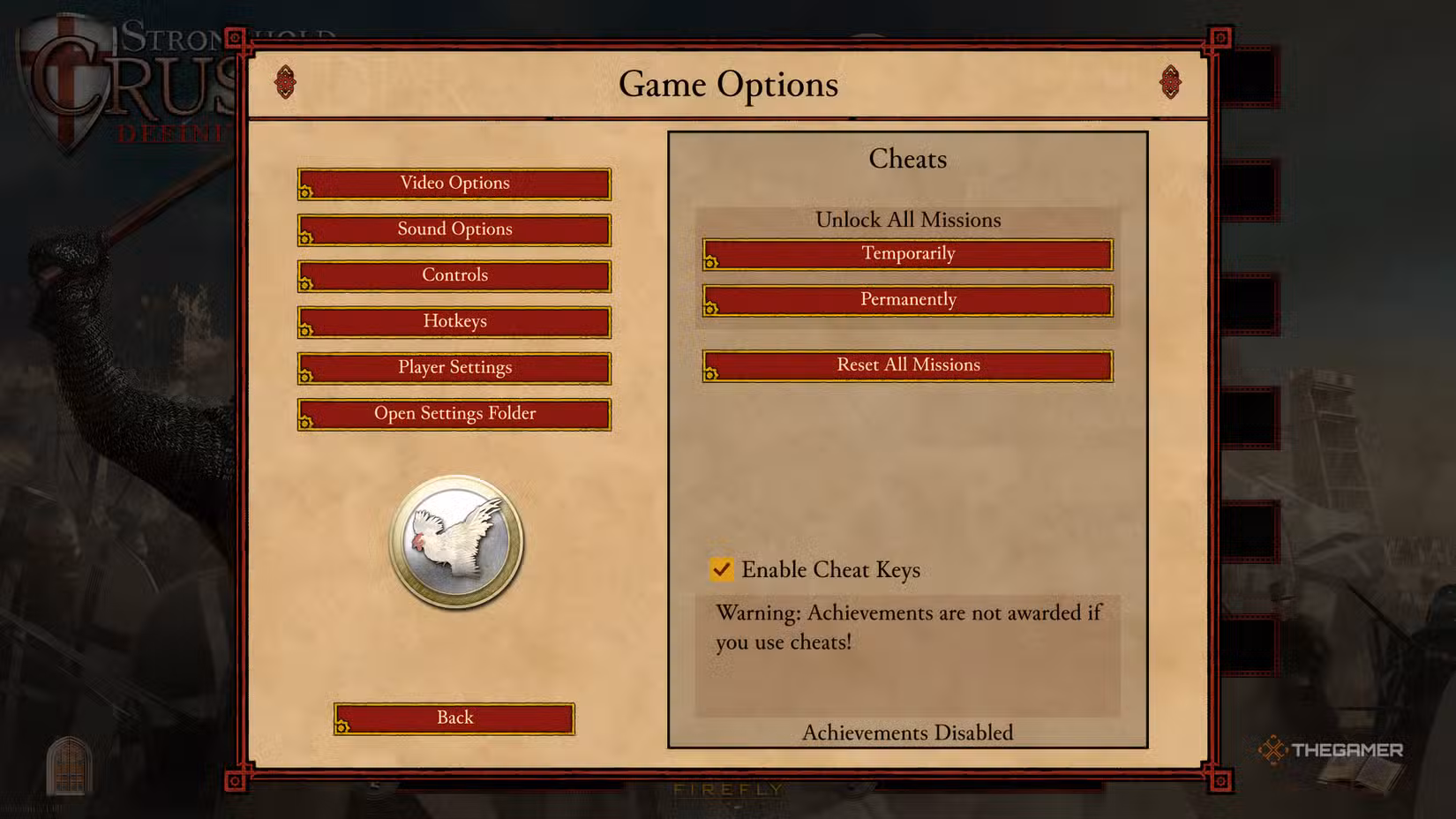Open the Controls menu
Screen dimensions: 1456x819
tap(454, 274)
